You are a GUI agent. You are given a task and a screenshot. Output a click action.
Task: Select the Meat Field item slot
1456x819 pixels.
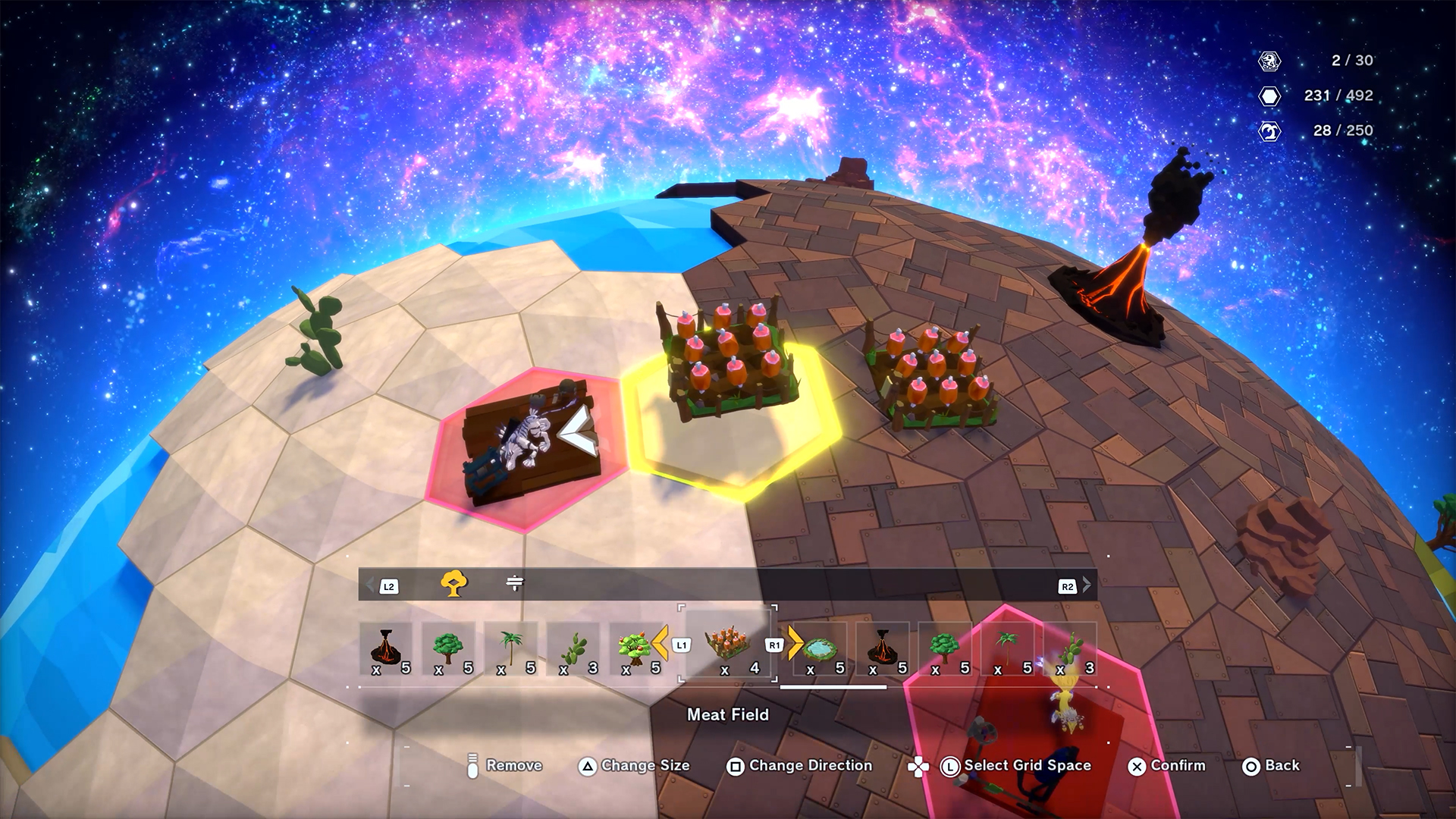click(727, 645)
